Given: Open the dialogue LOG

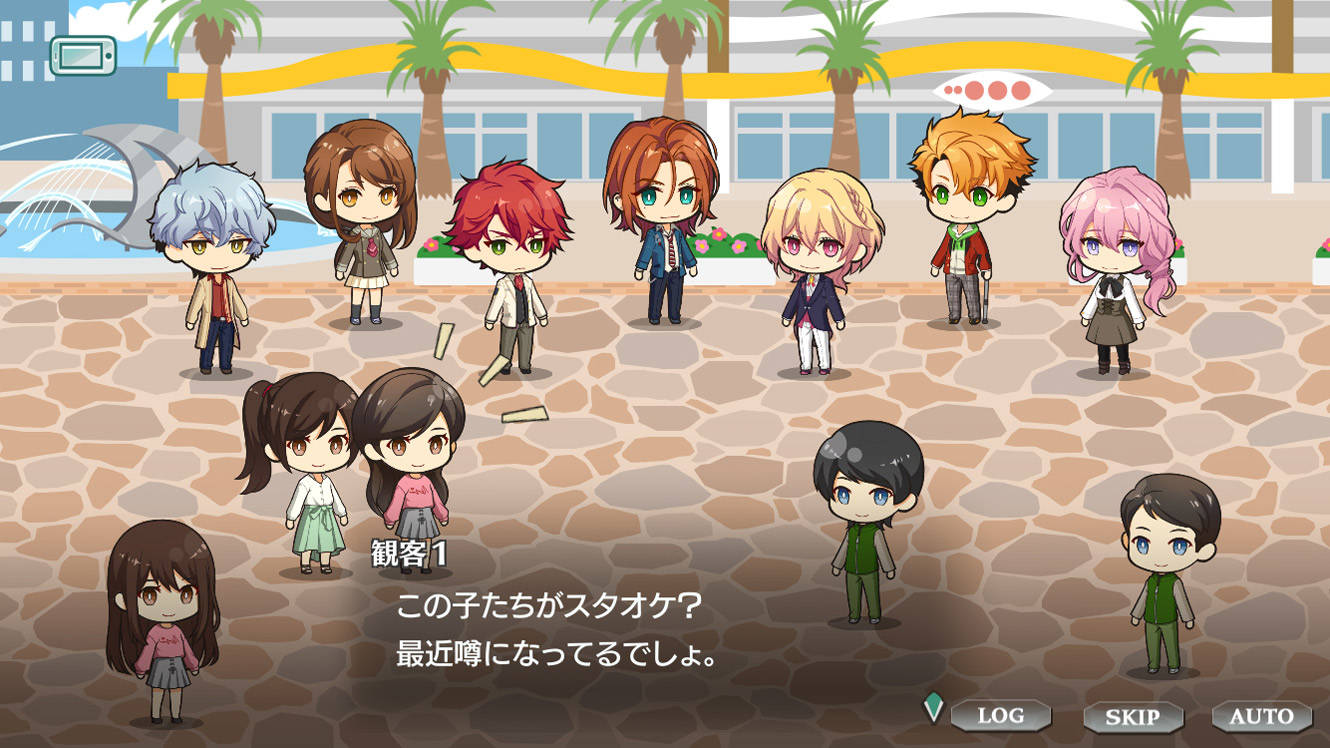Looking at the screenshot, I should click(x=1000, y=715).
